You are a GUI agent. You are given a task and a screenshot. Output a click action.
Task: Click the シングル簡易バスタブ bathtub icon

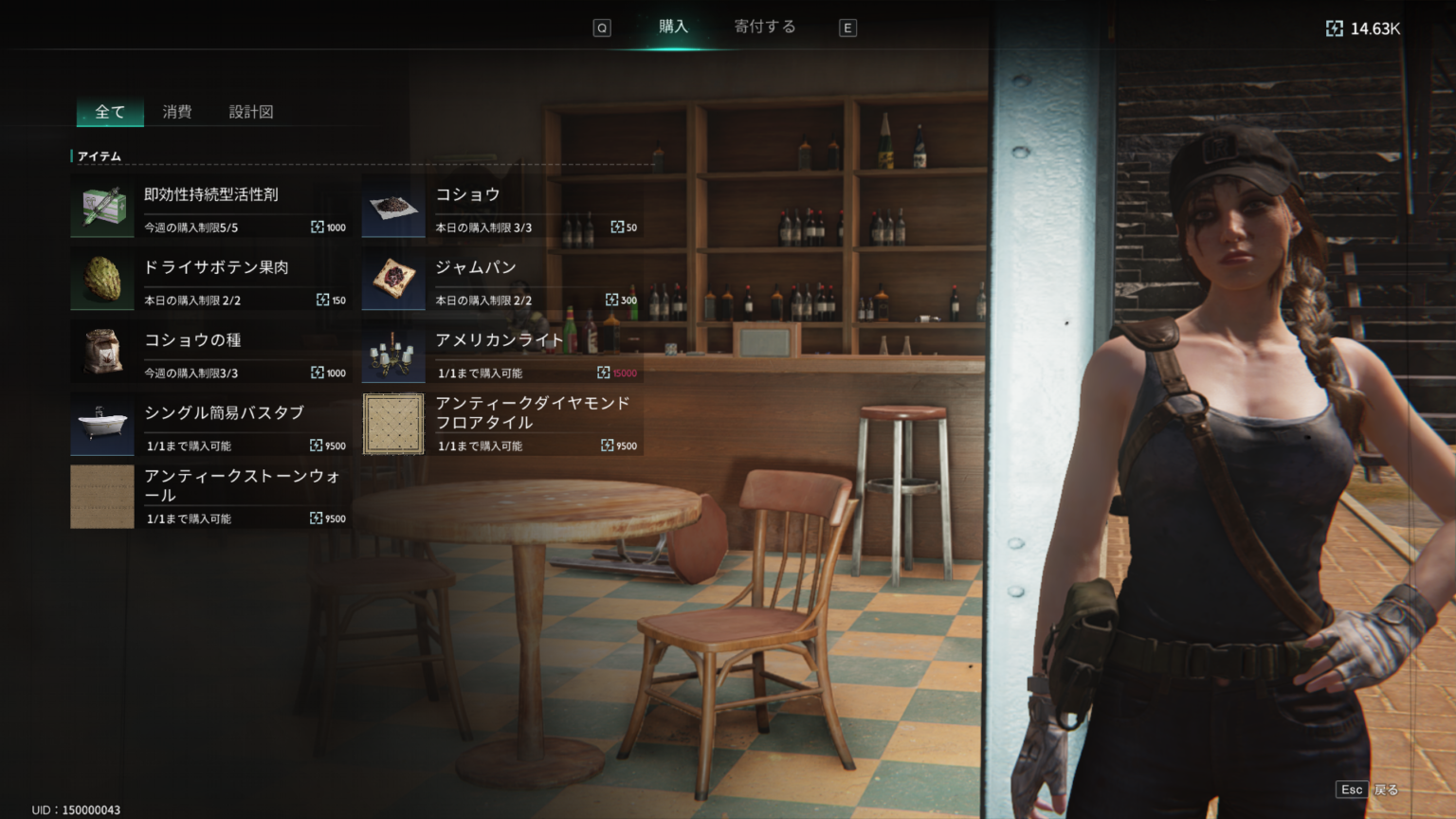tap(101, 424)
